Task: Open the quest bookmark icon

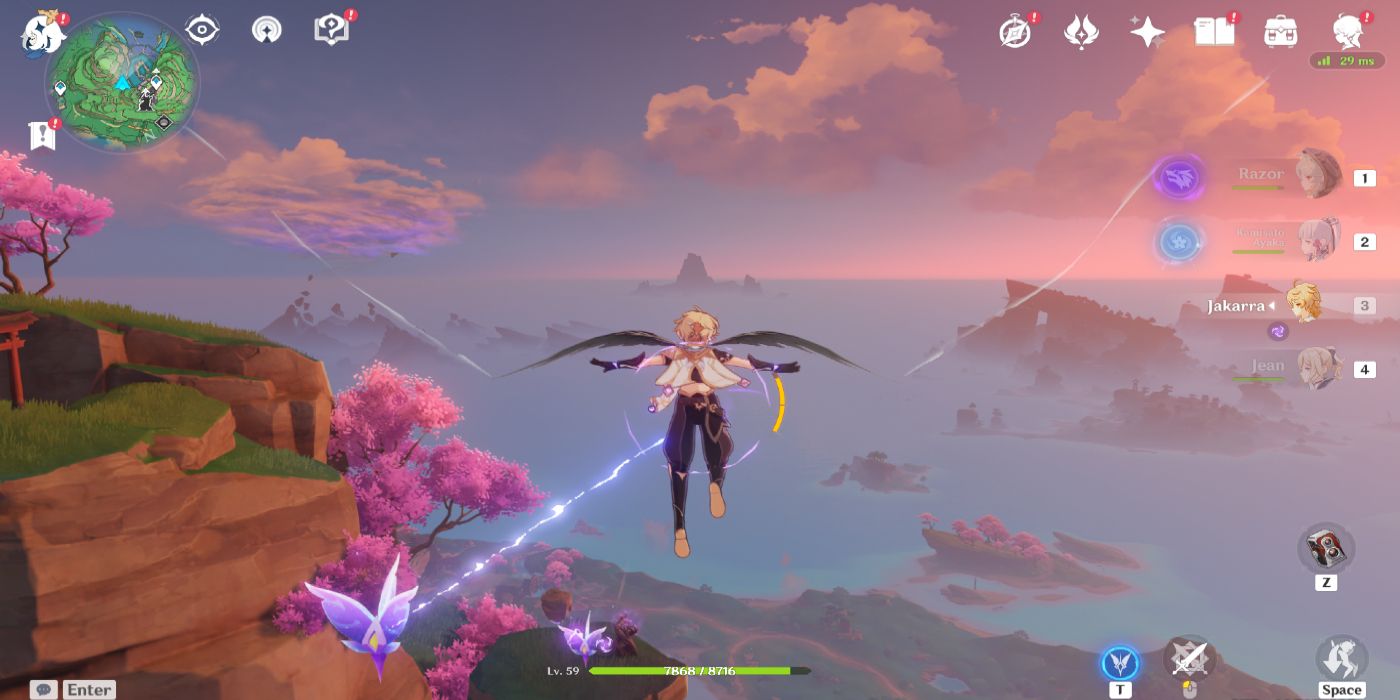Action: [x=43, y=134]
